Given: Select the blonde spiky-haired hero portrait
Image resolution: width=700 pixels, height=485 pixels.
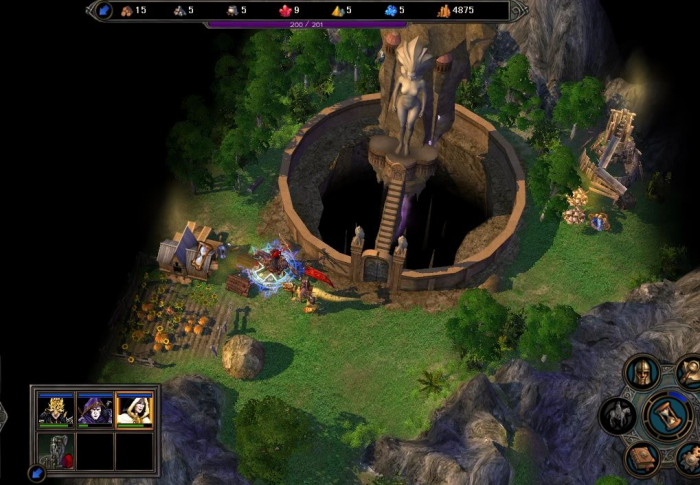Looking at the screenshot, I should click(x=56, y=410).
